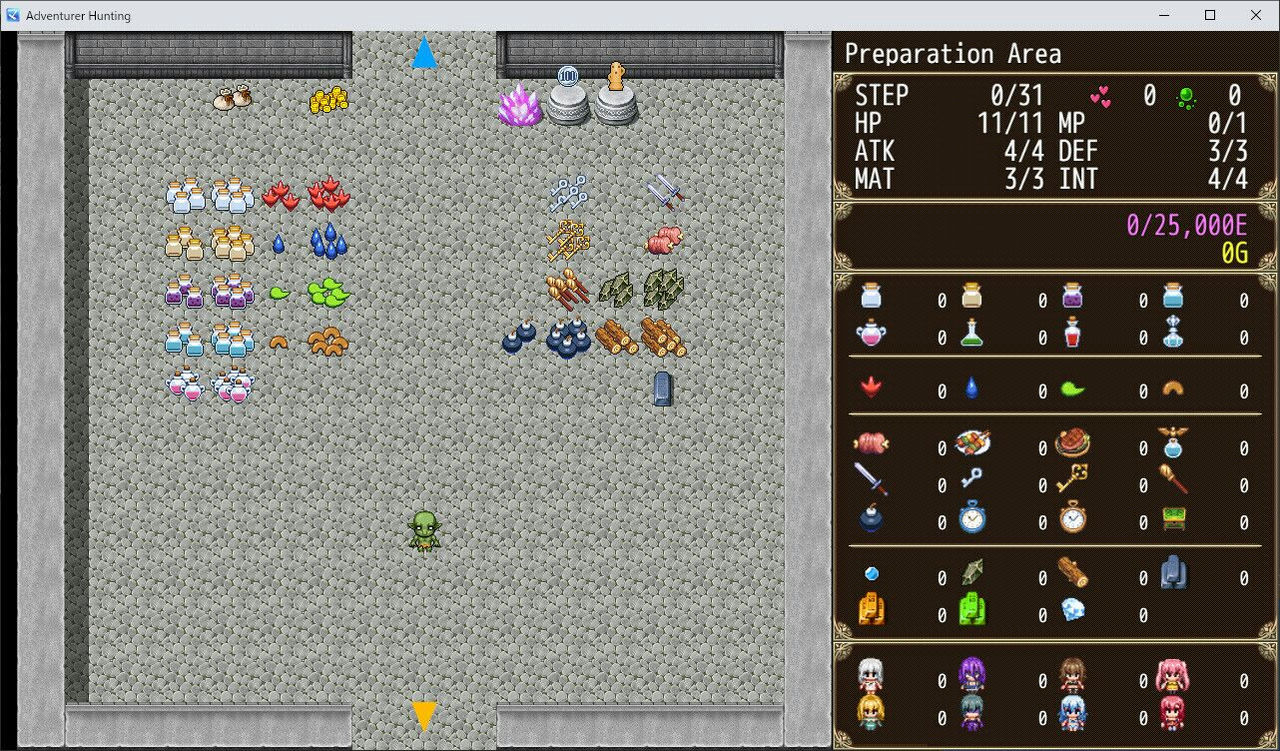This screenshot has height=751, width=1280.
Task: Click the orange down arrow at the bottom exit
Action: coord(424,713)
